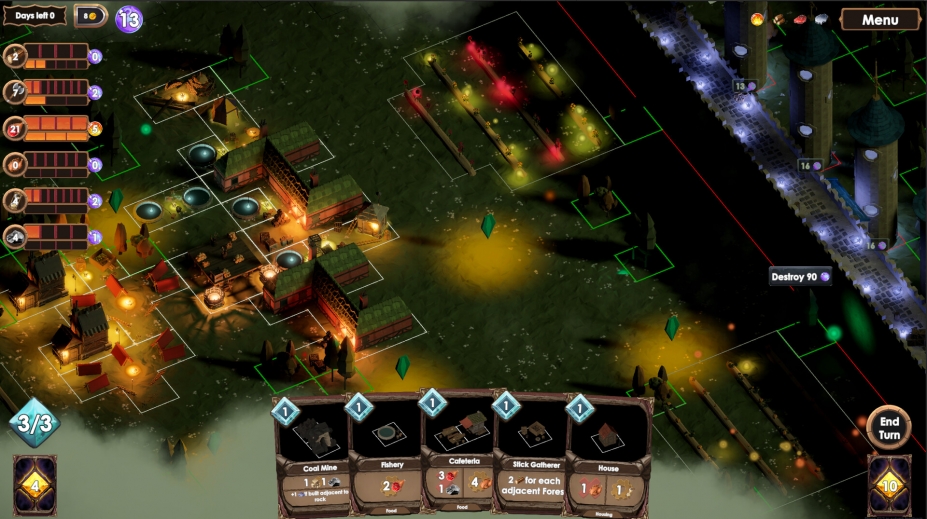927x519 pixels.
Task: Click the gold coin counter
Action: [90, 16]
